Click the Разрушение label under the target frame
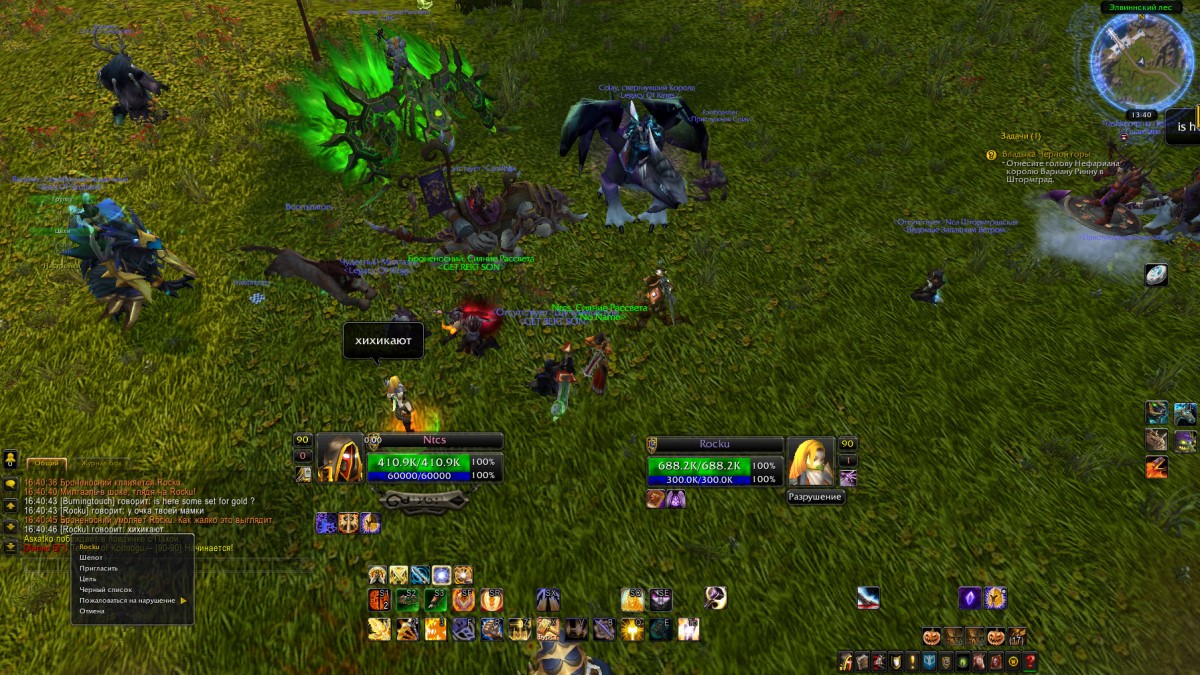The width and height of the screenshot is (1200, 675). (x=815, y=497)
